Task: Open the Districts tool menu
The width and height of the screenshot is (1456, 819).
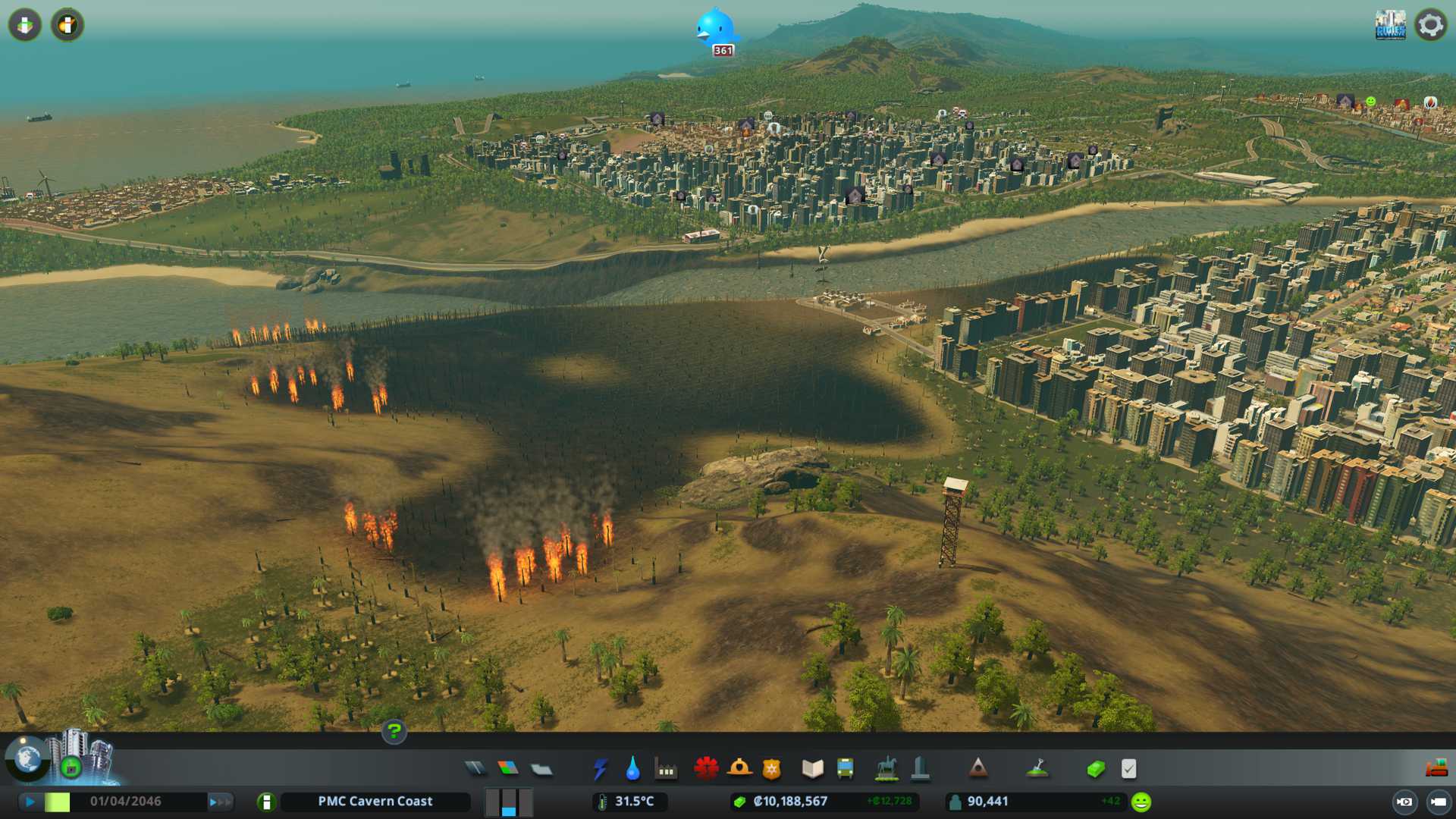Action: click(541, 770)
